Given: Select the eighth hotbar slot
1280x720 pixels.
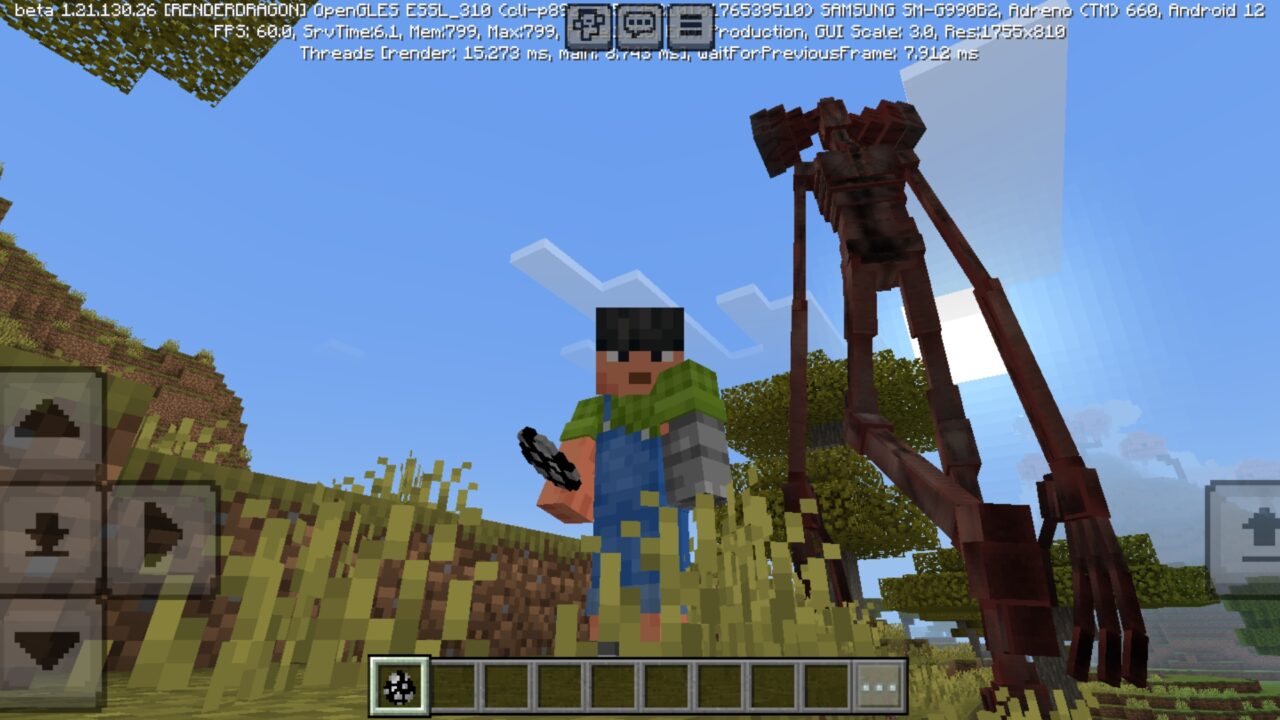Looking at the screenshot, I should (773, 683).
